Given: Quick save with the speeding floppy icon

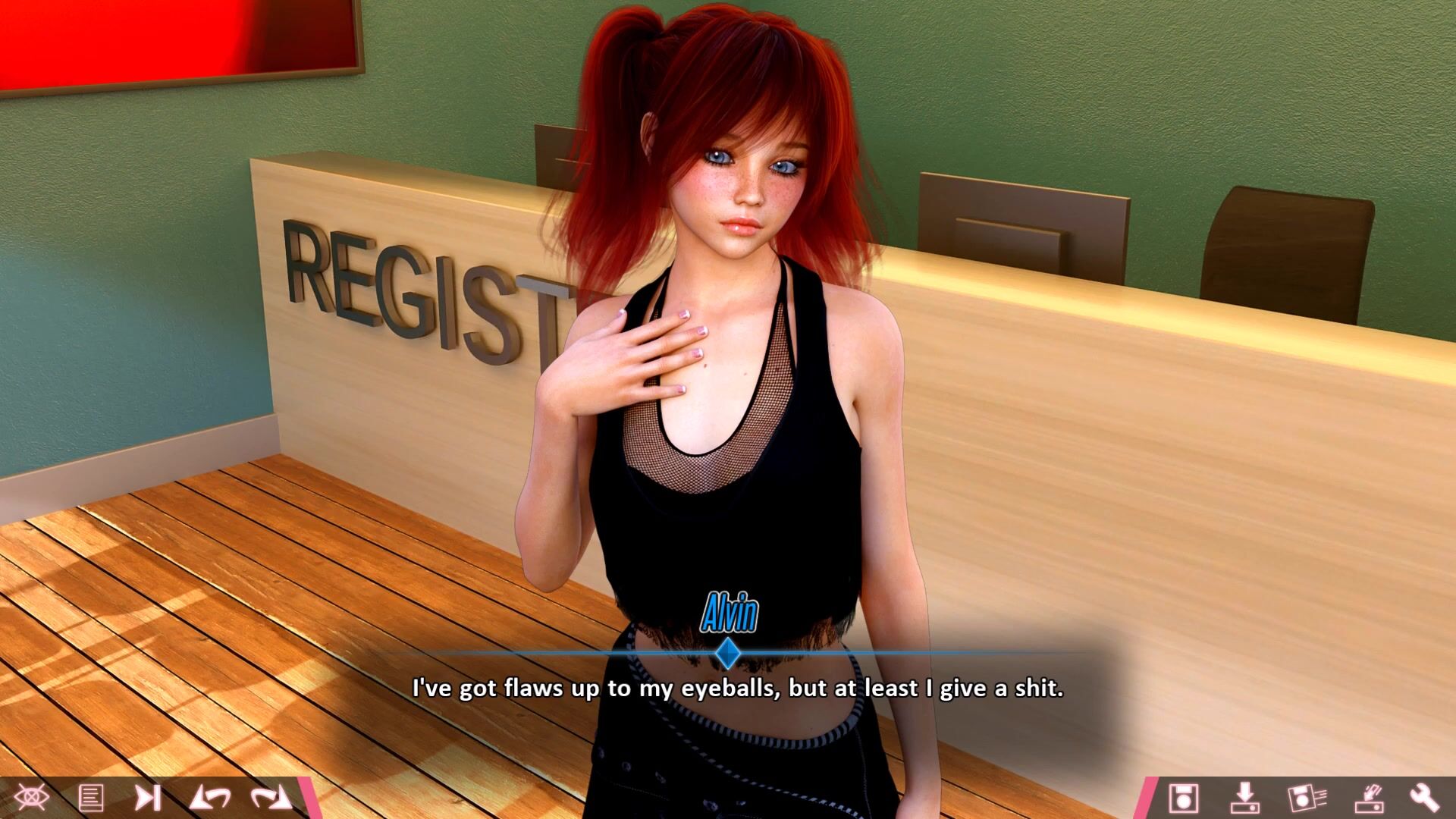Looking at the screenshot, I should tap(1307, 798).
